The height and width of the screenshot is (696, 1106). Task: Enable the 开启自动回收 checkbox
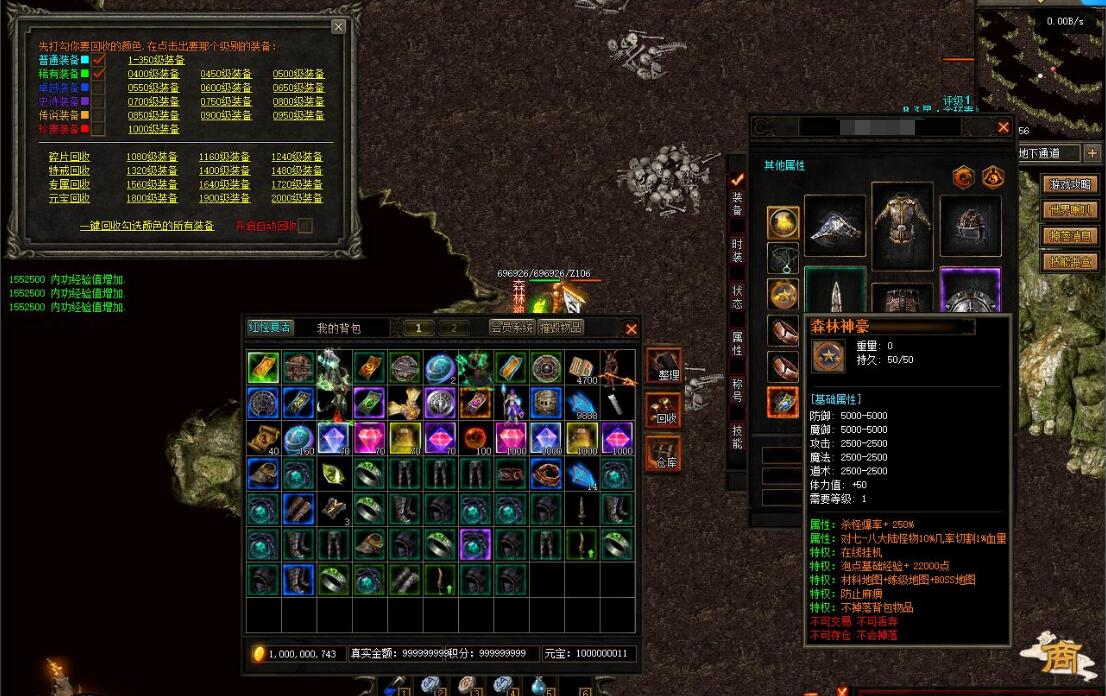click(x=305, y=226)
